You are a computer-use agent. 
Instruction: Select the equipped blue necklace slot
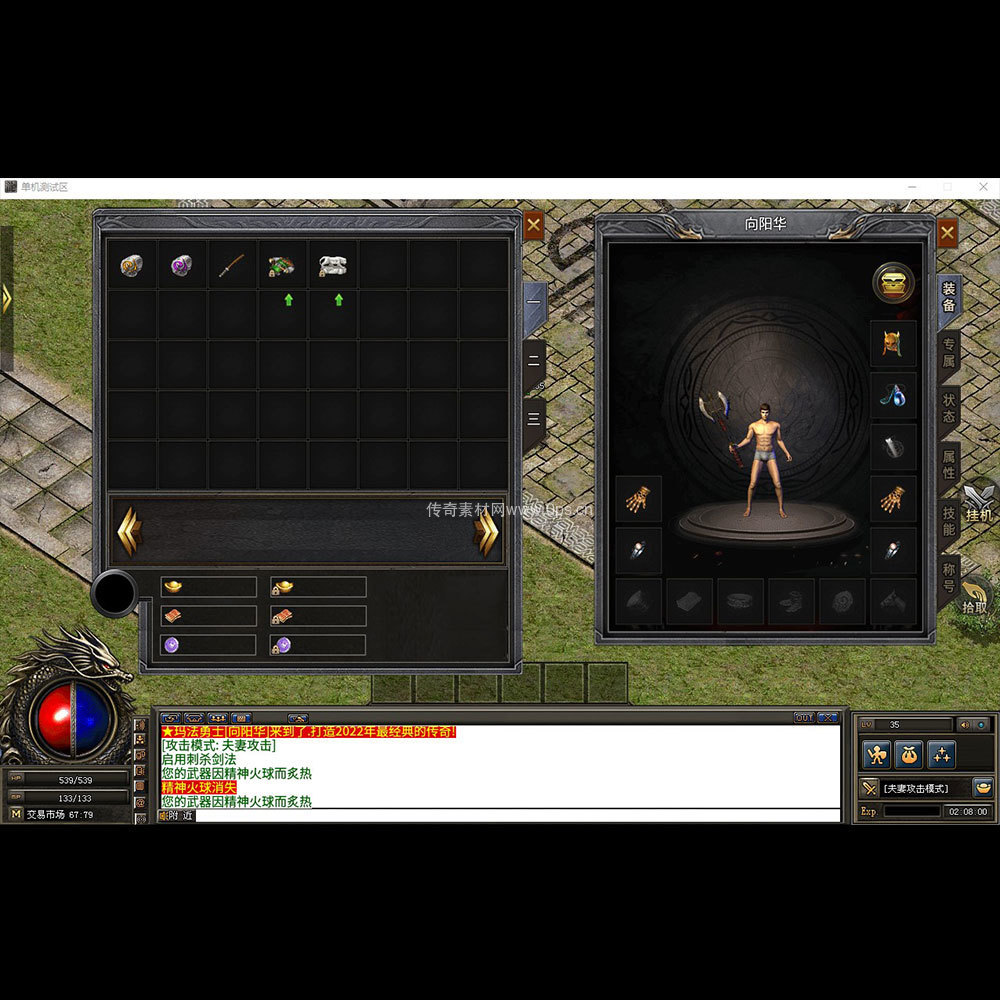(x=892, y=396)
